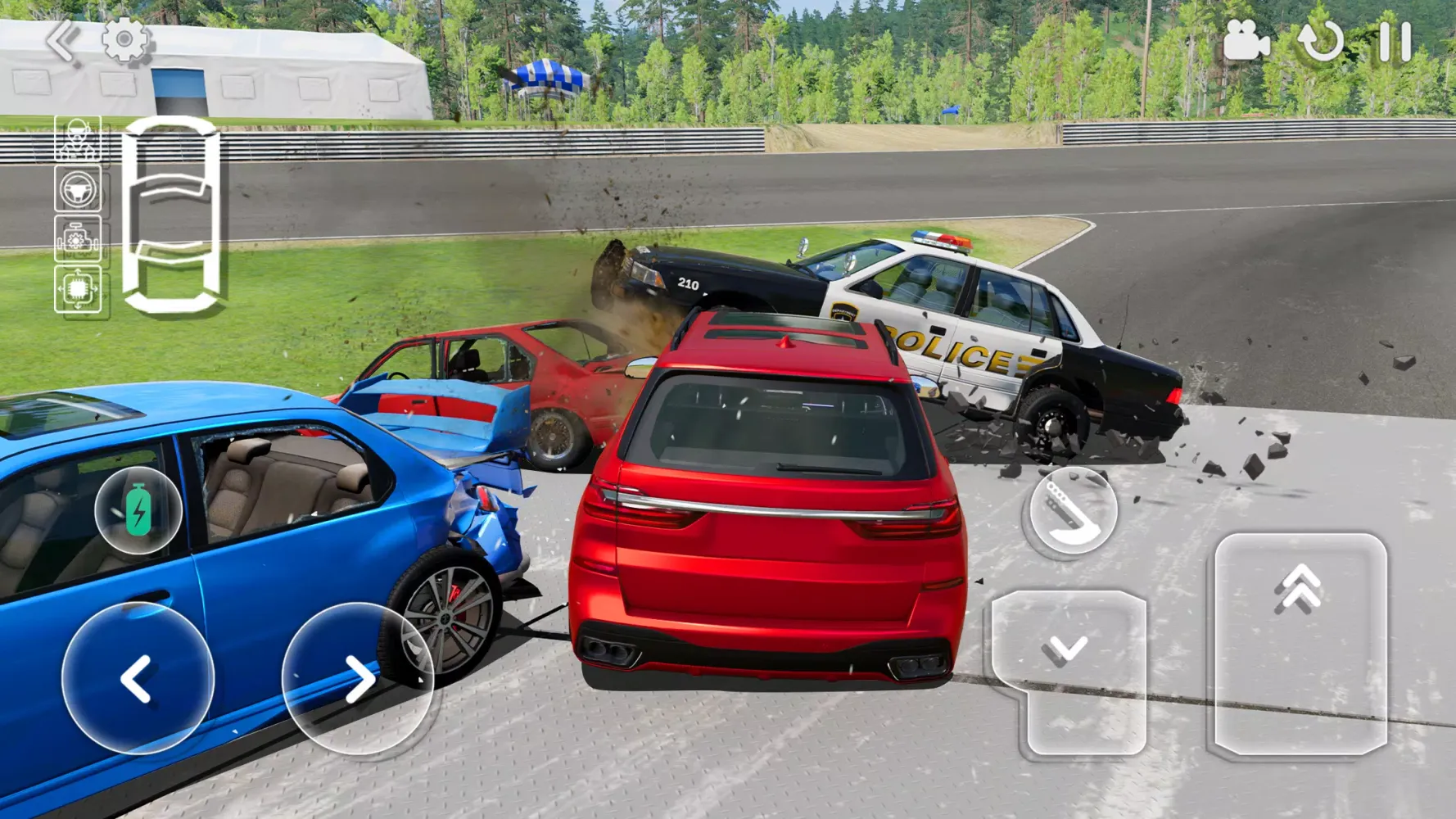
Task: Activate the green nitro boost button
Action: 138,510
